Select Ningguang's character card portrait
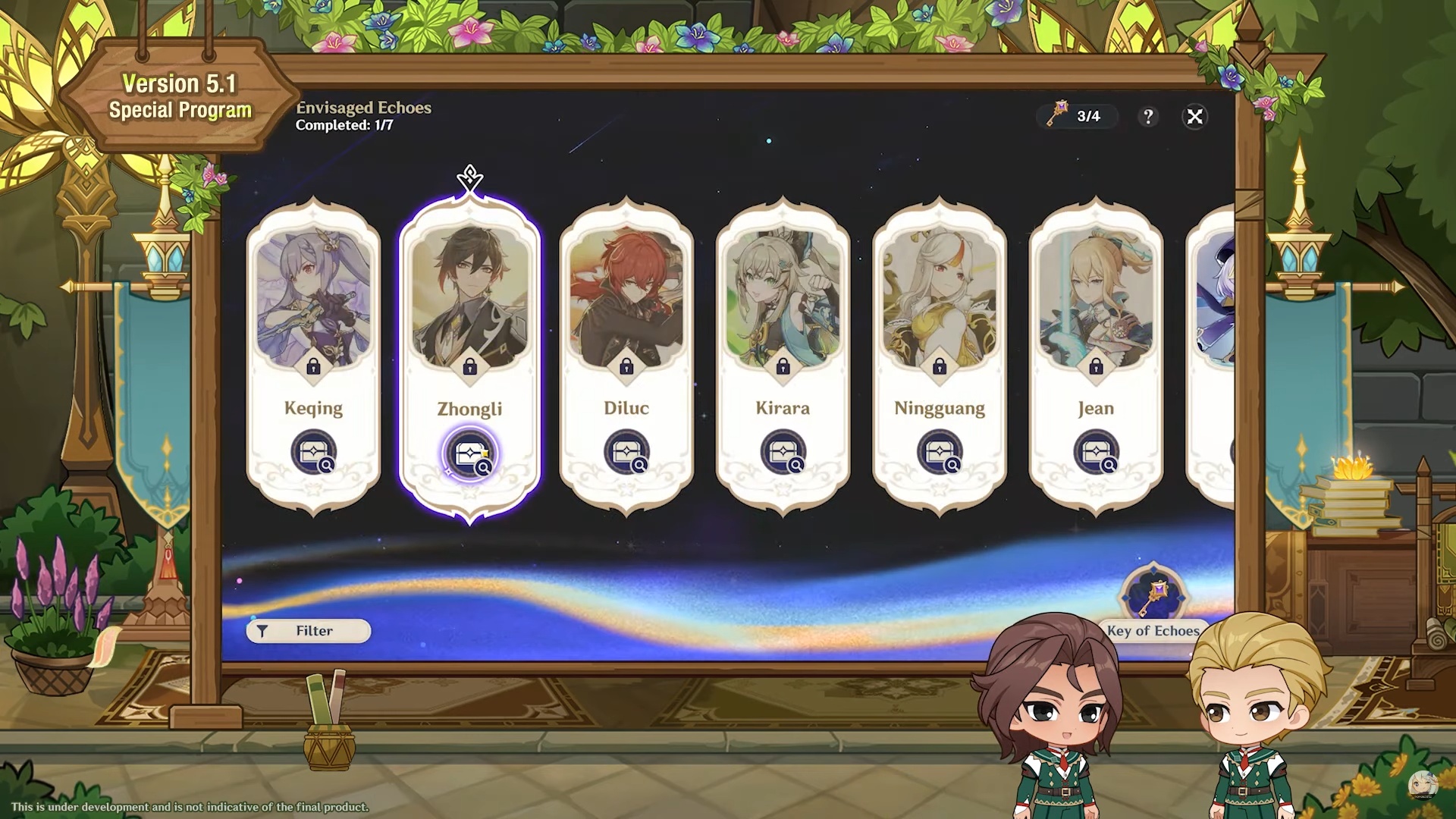 point(940,300)
